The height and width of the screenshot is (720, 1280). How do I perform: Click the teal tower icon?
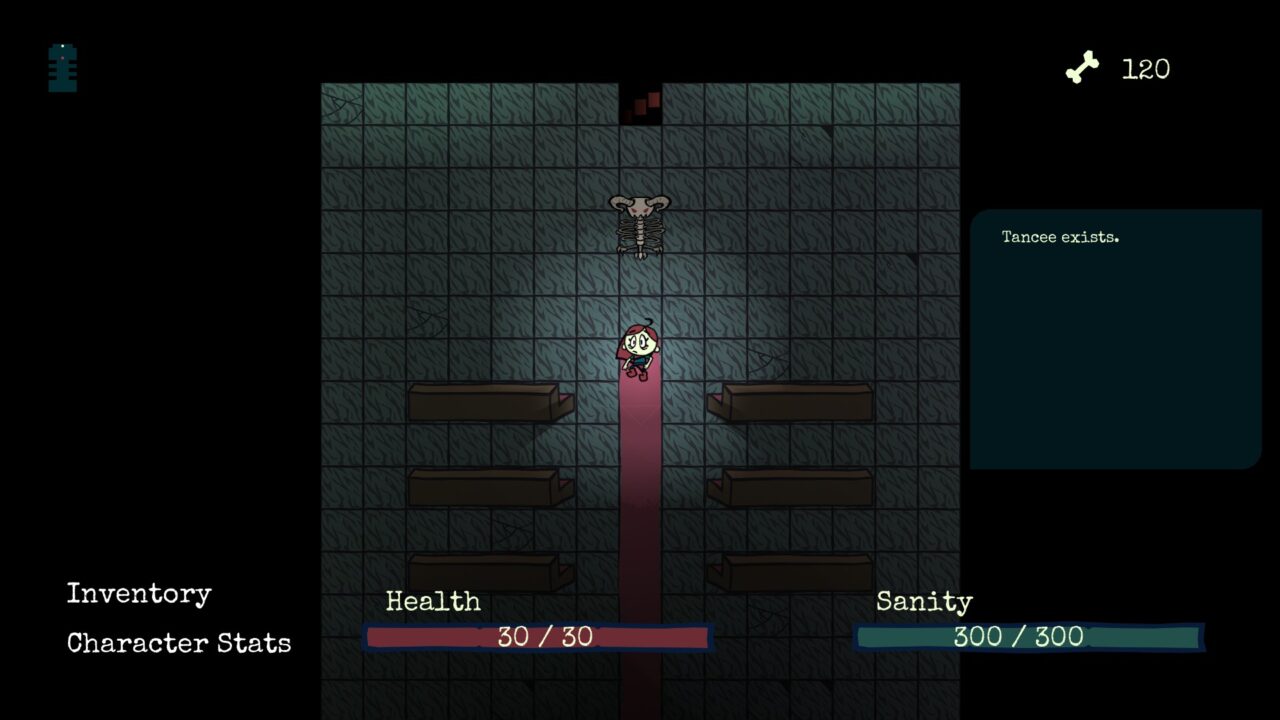tap(63, 68)
